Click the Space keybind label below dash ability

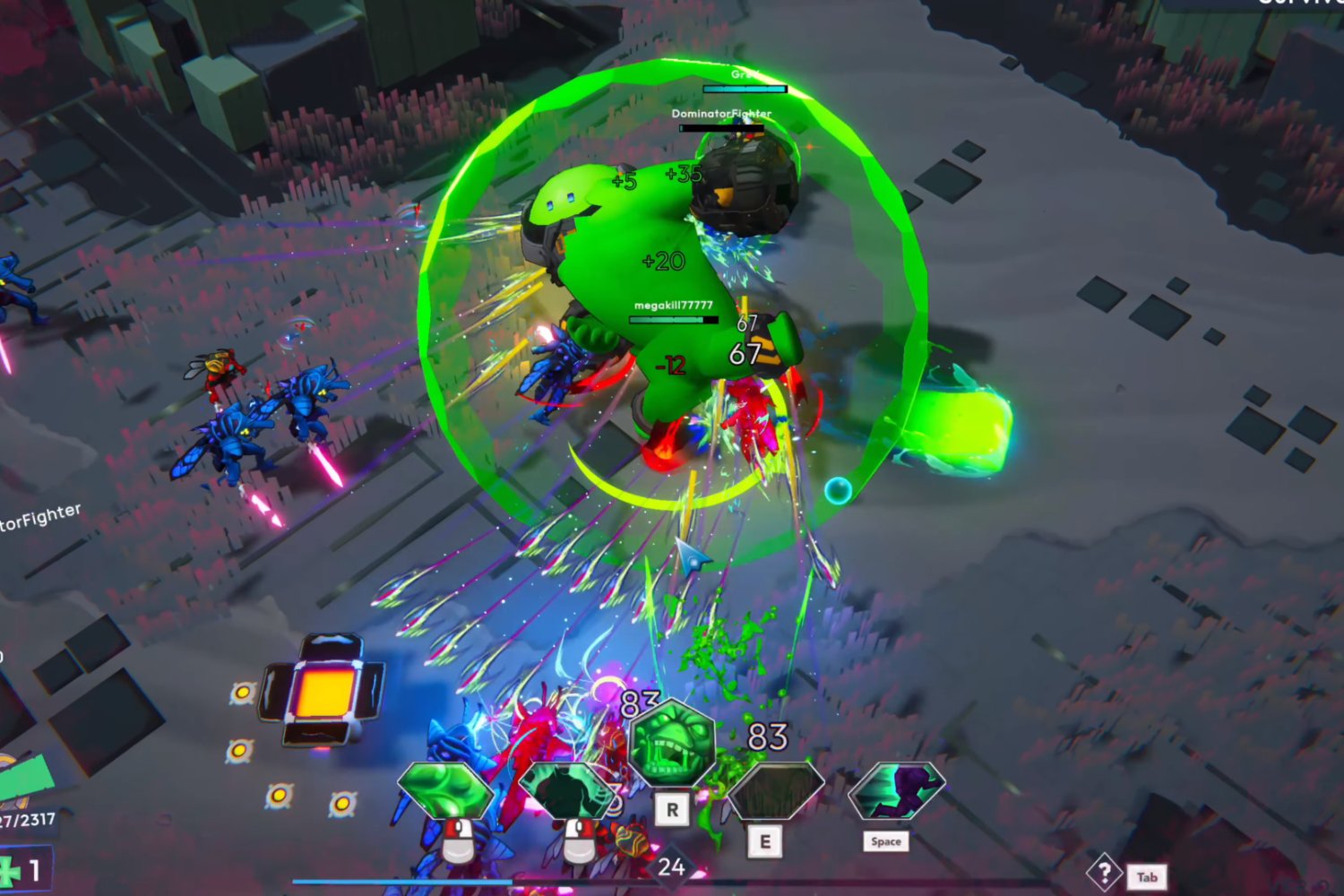[x=885, y=841]
